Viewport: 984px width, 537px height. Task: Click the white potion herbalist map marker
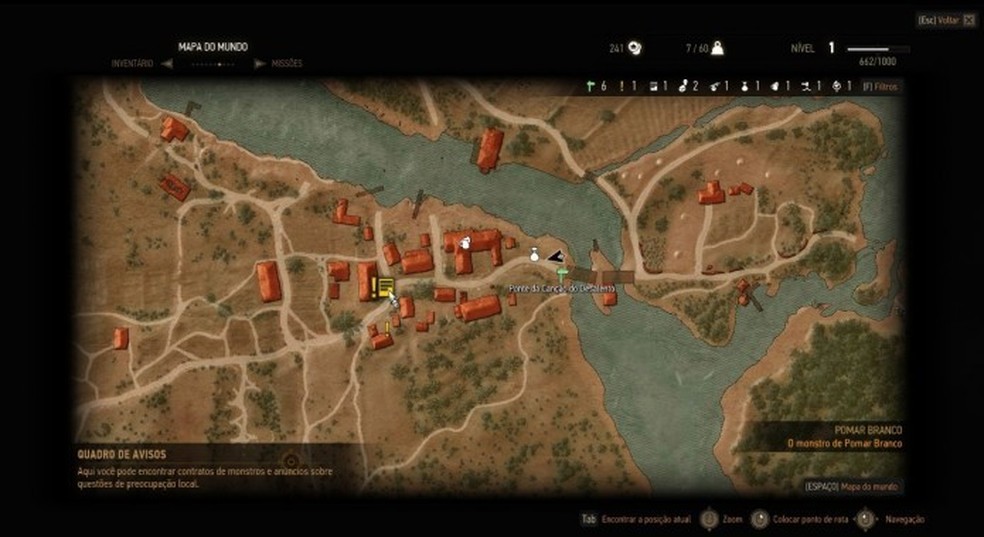(x=535, y=255)
